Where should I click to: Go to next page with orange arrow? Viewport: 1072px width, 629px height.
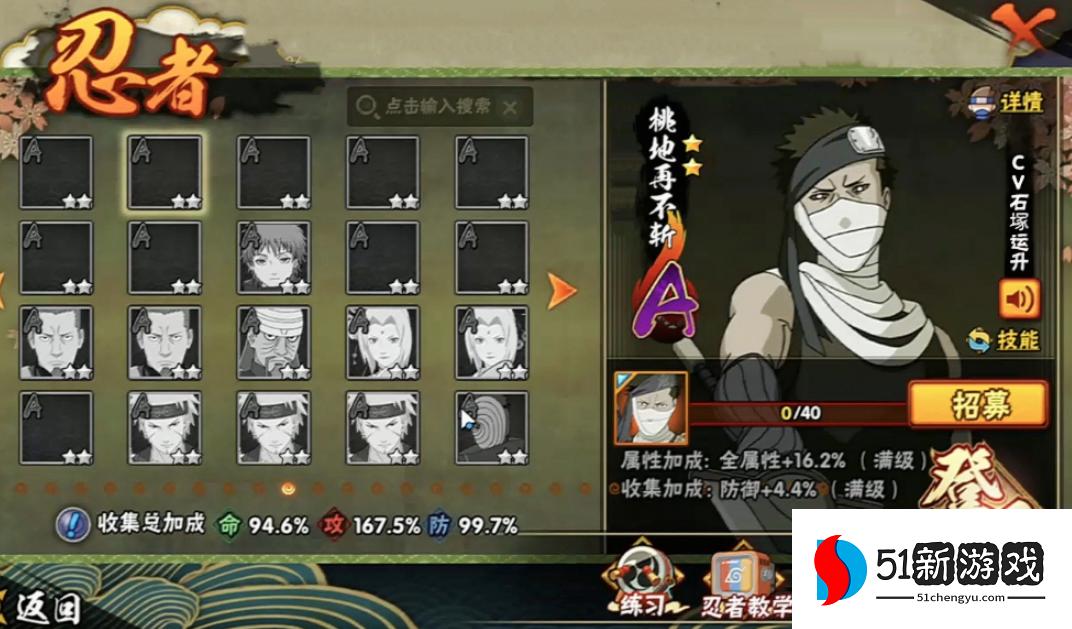[x=562, y=291]
